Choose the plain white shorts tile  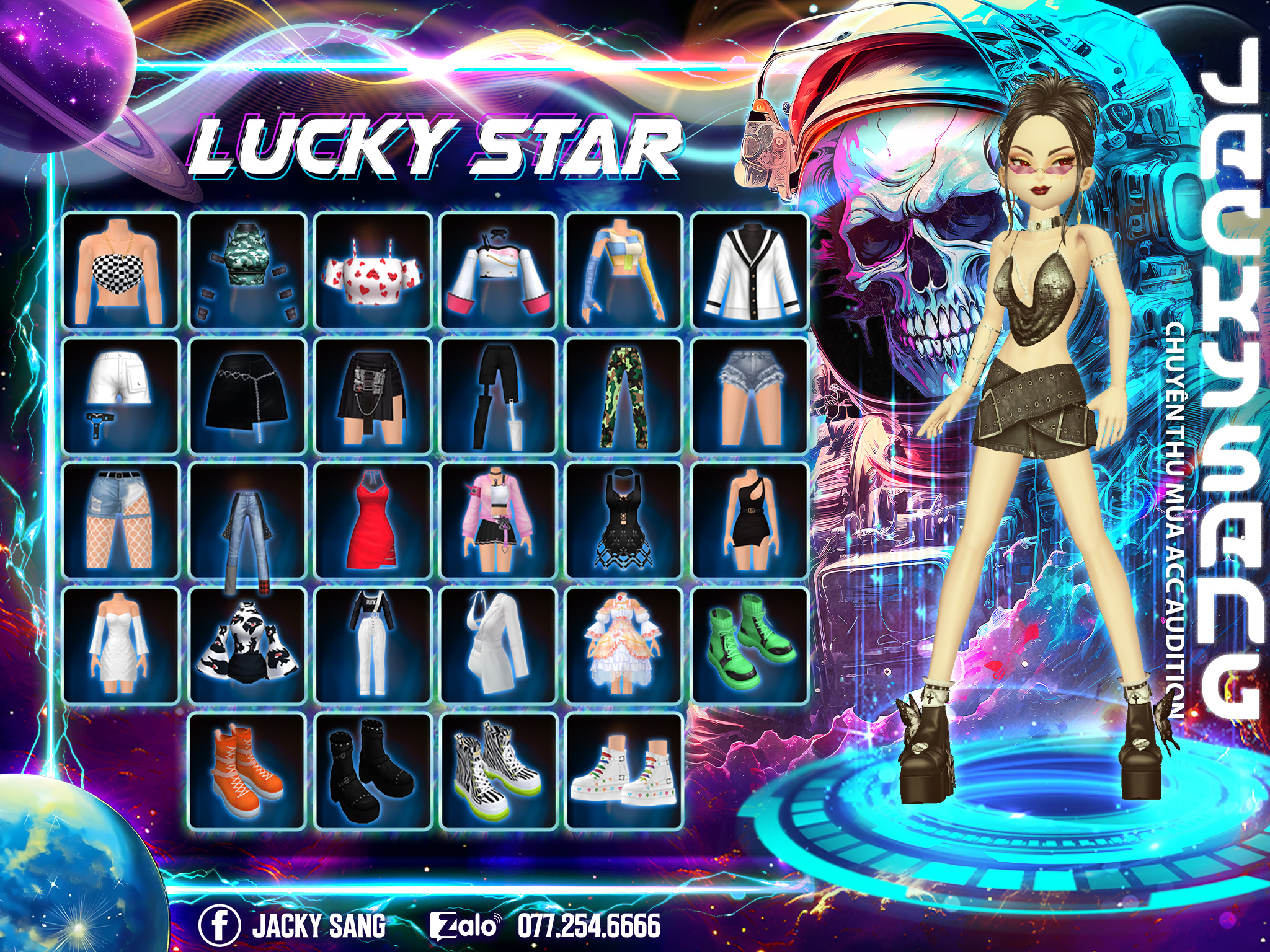(121, 396)
